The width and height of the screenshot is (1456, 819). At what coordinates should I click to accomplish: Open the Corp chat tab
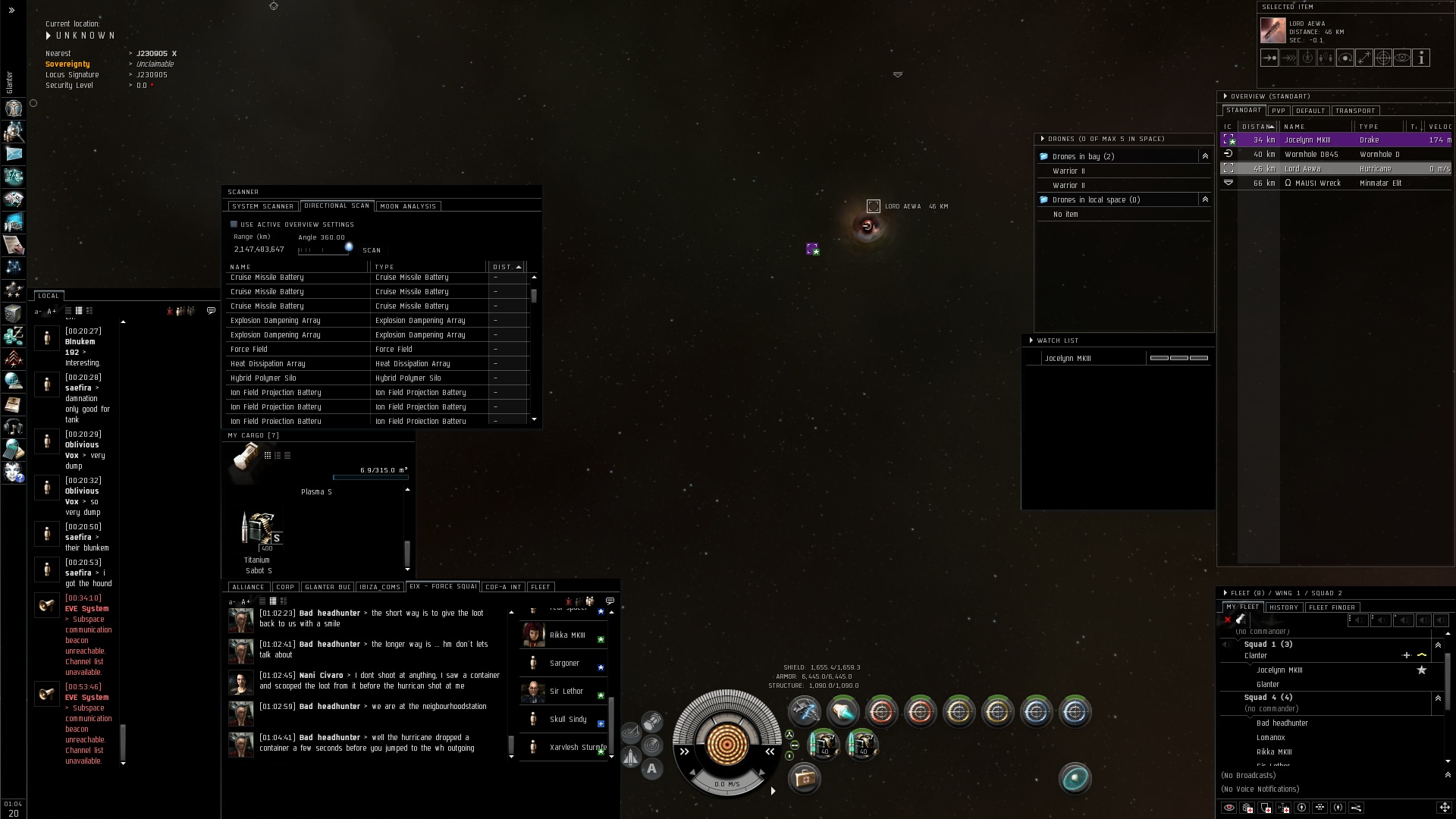tap(285, 587)
